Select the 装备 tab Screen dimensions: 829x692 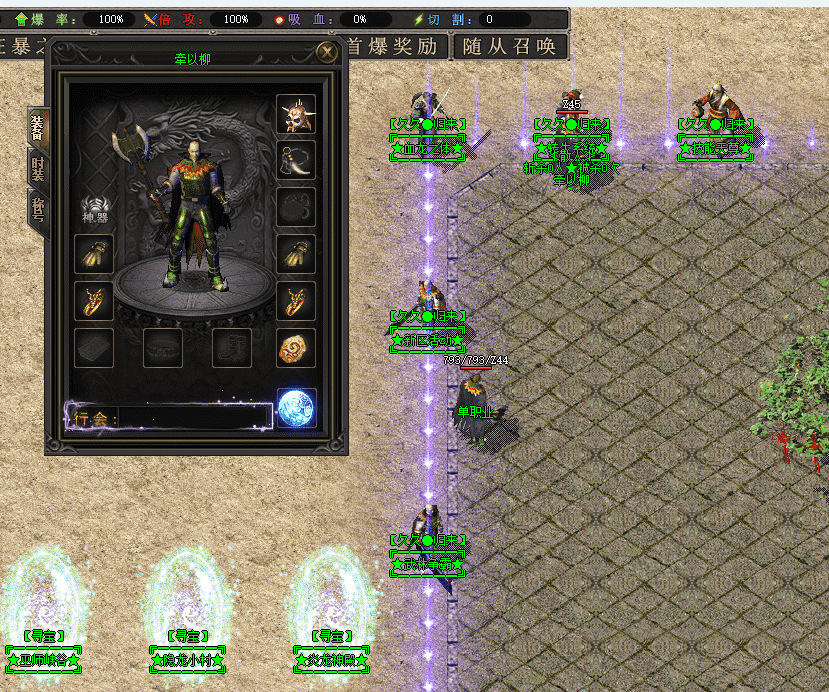(x=38, y=126)
